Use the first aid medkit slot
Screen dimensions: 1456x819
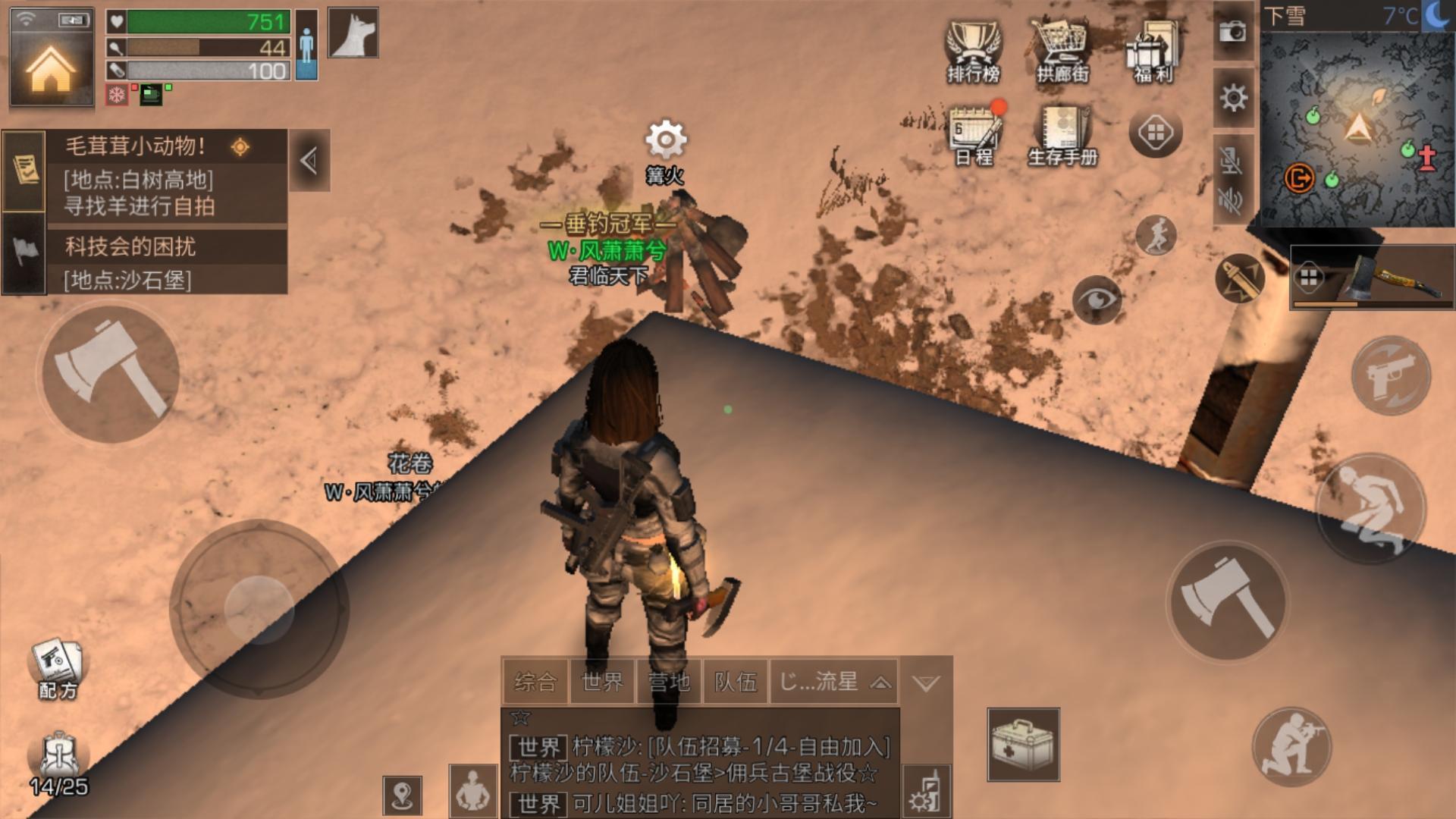click(x=1023, y=744)
